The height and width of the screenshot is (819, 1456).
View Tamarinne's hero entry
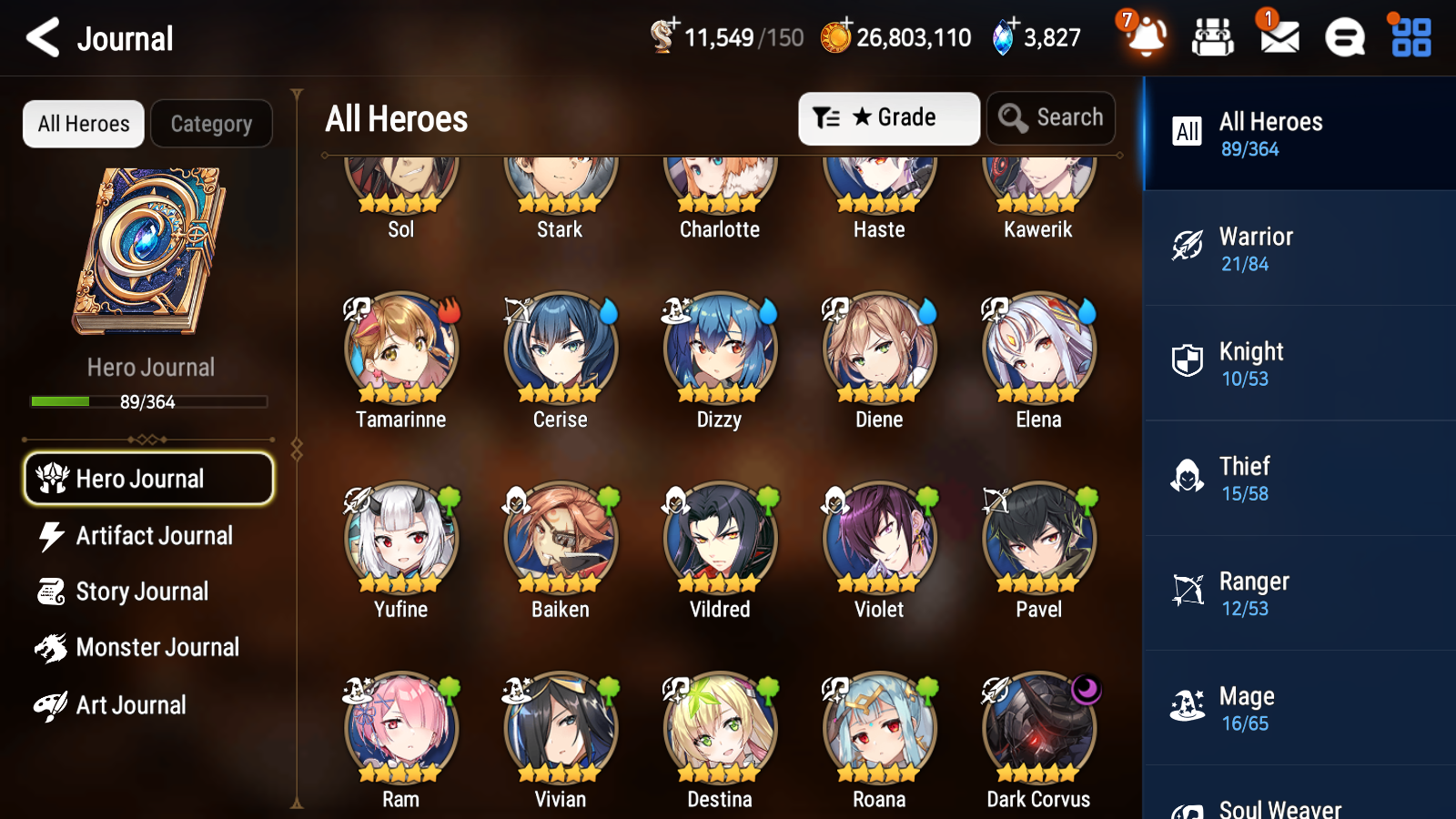pyautogui.click(x=400, y=349)
